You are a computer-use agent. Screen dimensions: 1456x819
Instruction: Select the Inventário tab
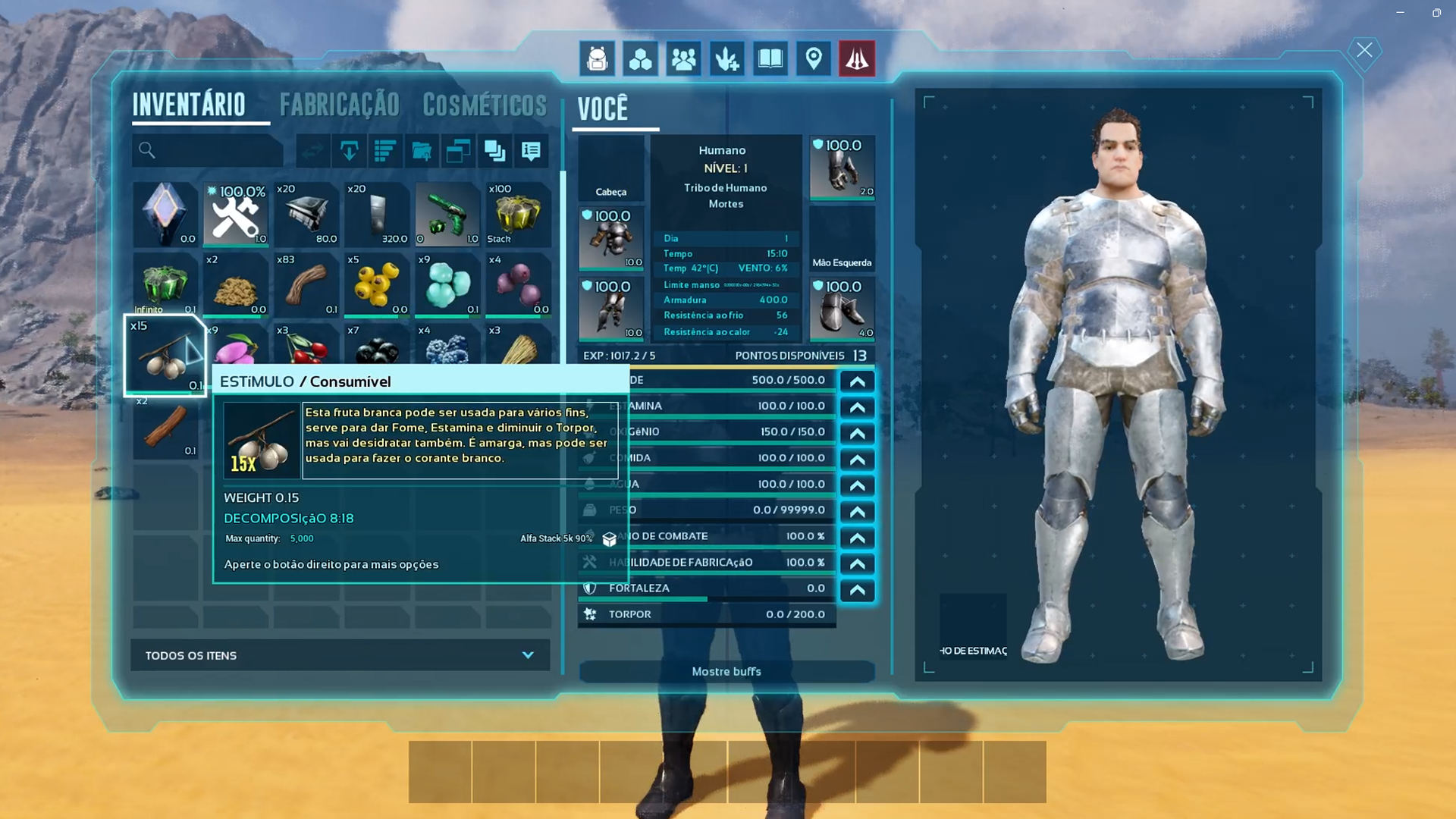coord(189,105)
